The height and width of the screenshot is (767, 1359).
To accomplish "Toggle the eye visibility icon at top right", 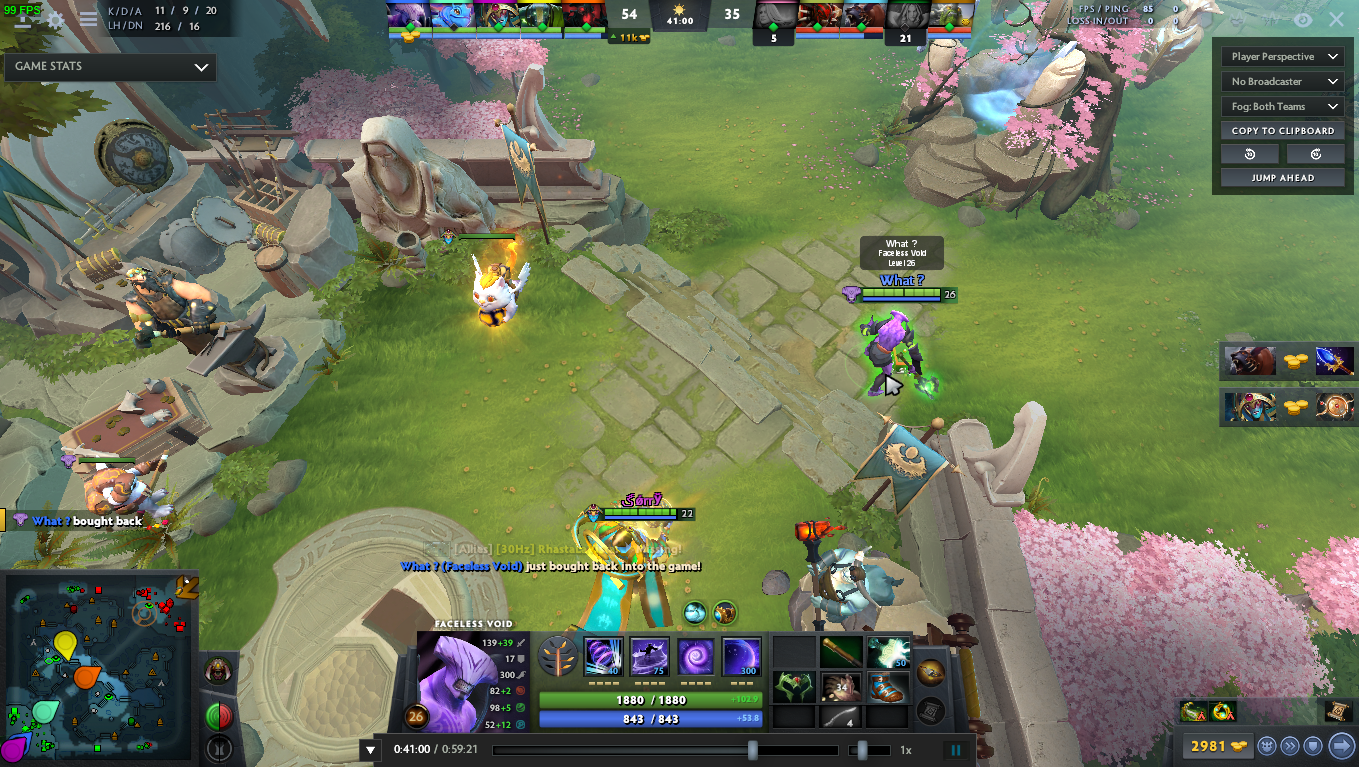I will [1302, 19].
